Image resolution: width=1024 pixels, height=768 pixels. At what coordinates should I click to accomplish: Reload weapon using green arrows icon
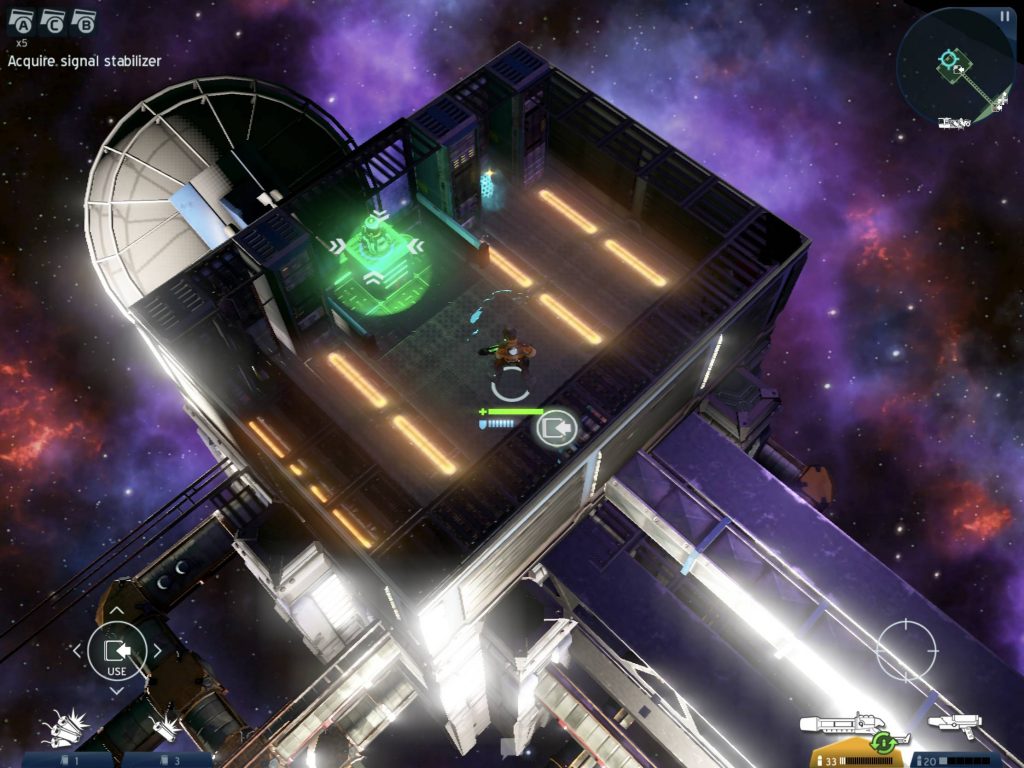pyautogui.click(x=883, y=743)
